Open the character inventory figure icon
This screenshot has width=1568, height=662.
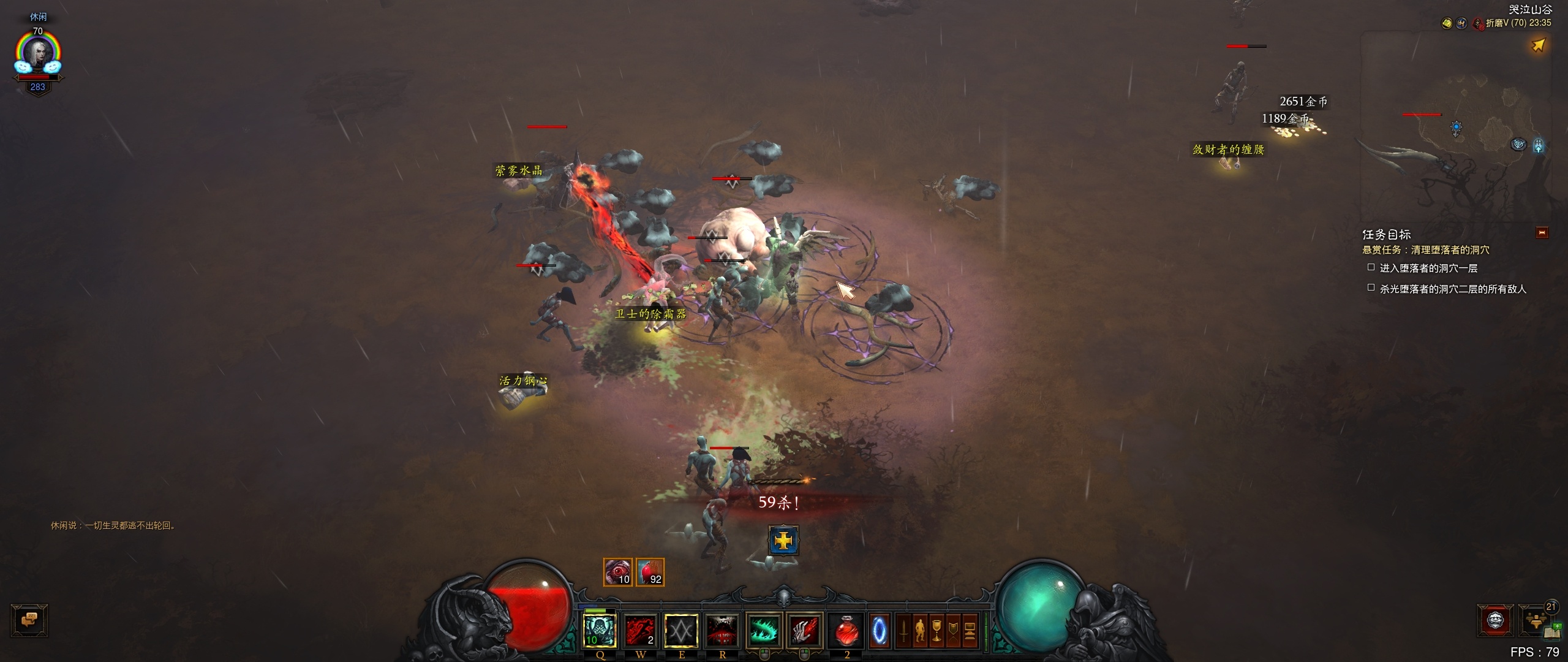920,631
